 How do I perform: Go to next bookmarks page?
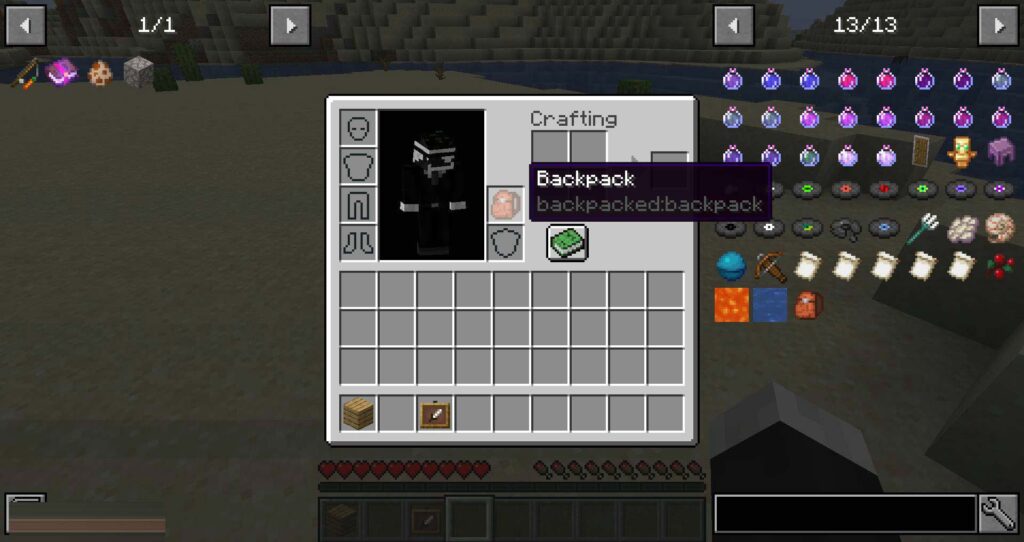(290, 25)
